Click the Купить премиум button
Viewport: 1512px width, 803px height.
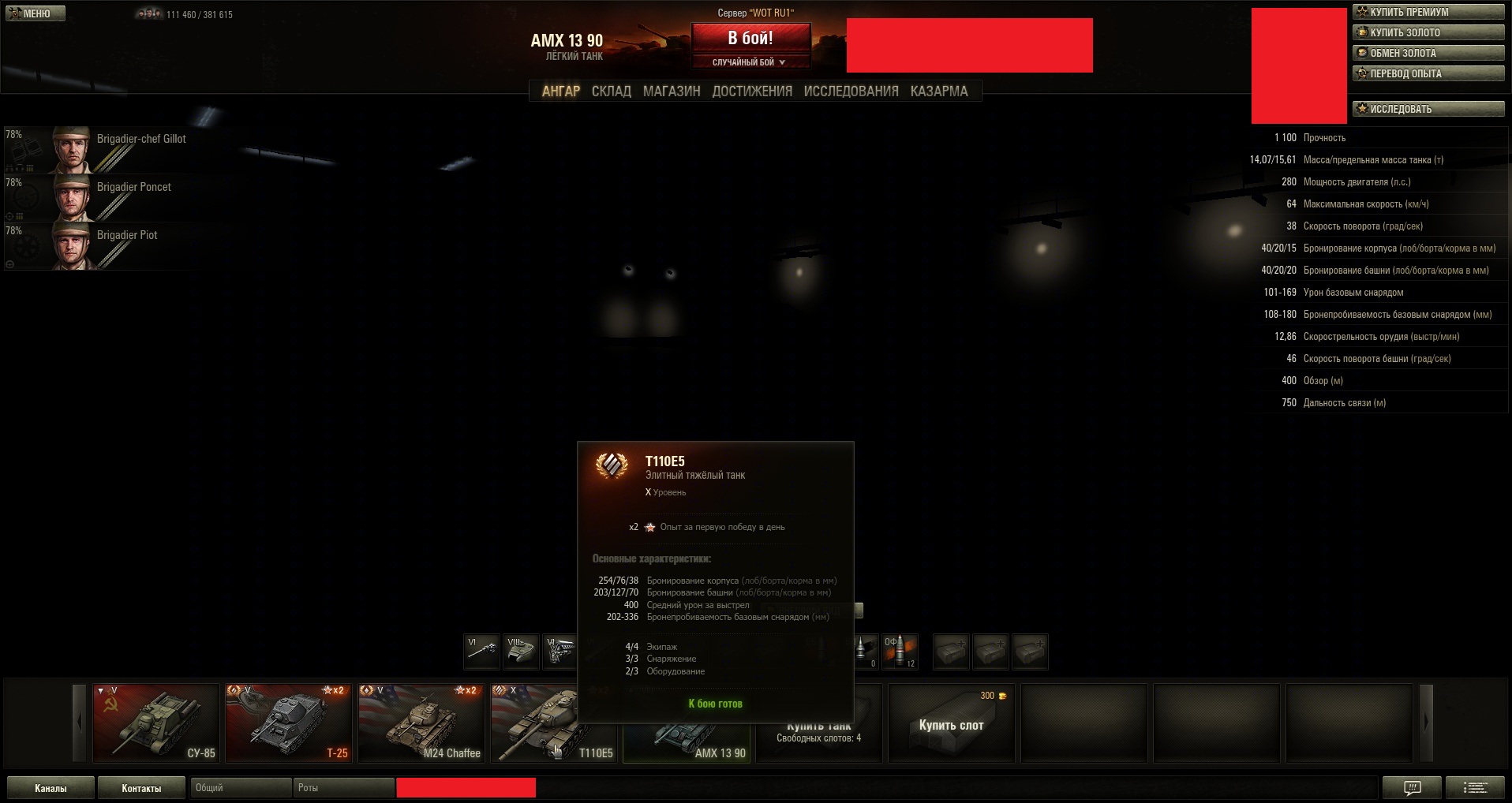[1428, 12]
